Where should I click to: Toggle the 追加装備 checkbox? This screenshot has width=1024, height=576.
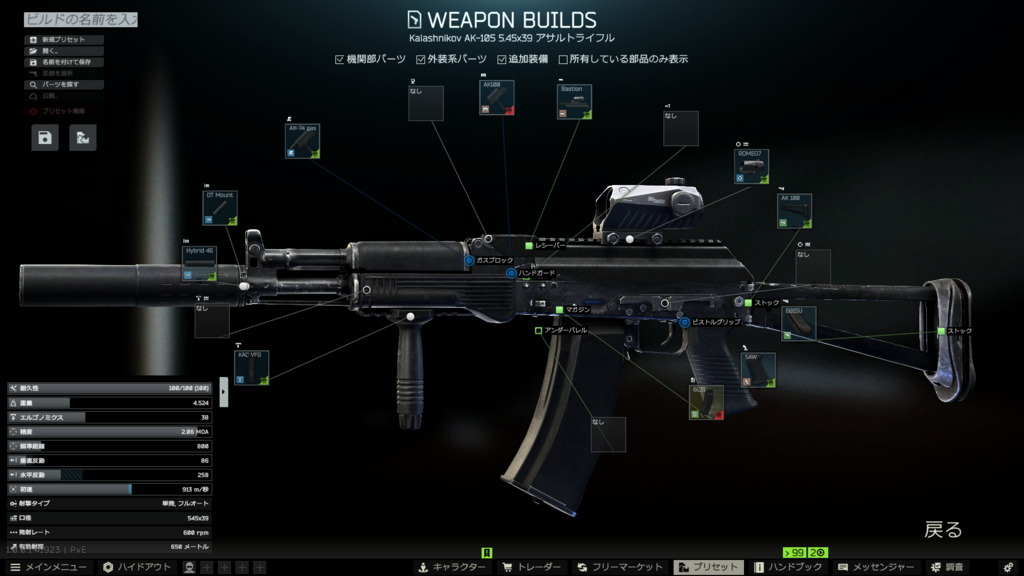(502, 60)
